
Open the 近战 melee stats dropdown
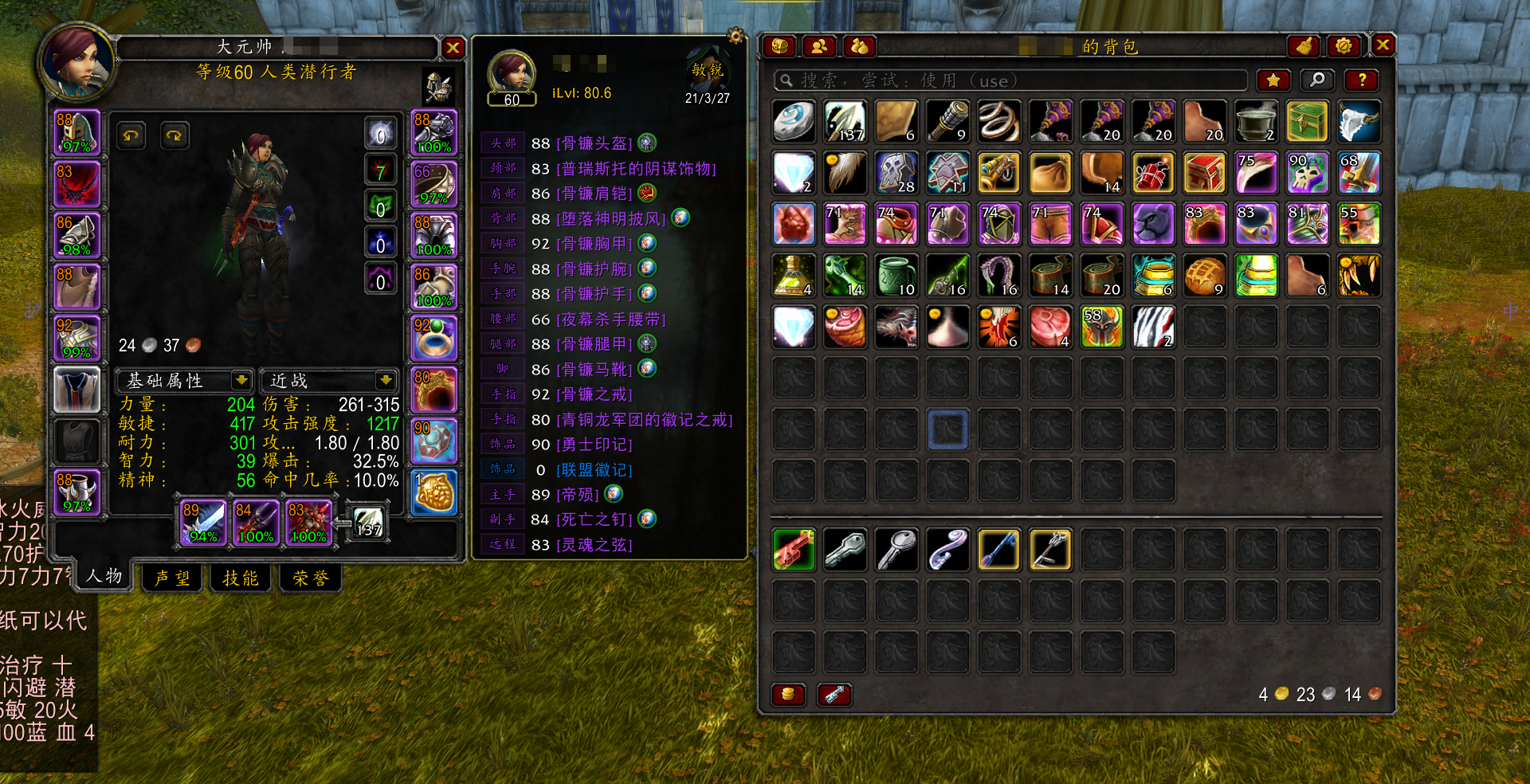[385, 380]
